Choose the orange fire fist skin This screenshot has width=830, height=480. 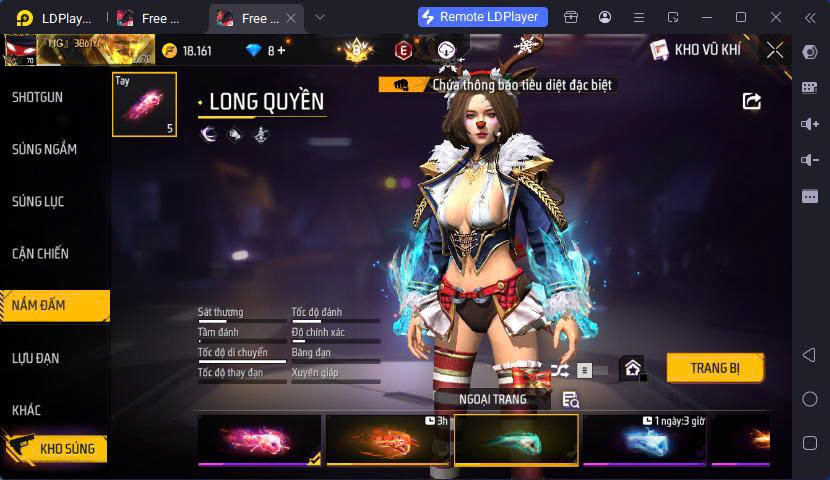pyautogui.click(x=387, y=440)
